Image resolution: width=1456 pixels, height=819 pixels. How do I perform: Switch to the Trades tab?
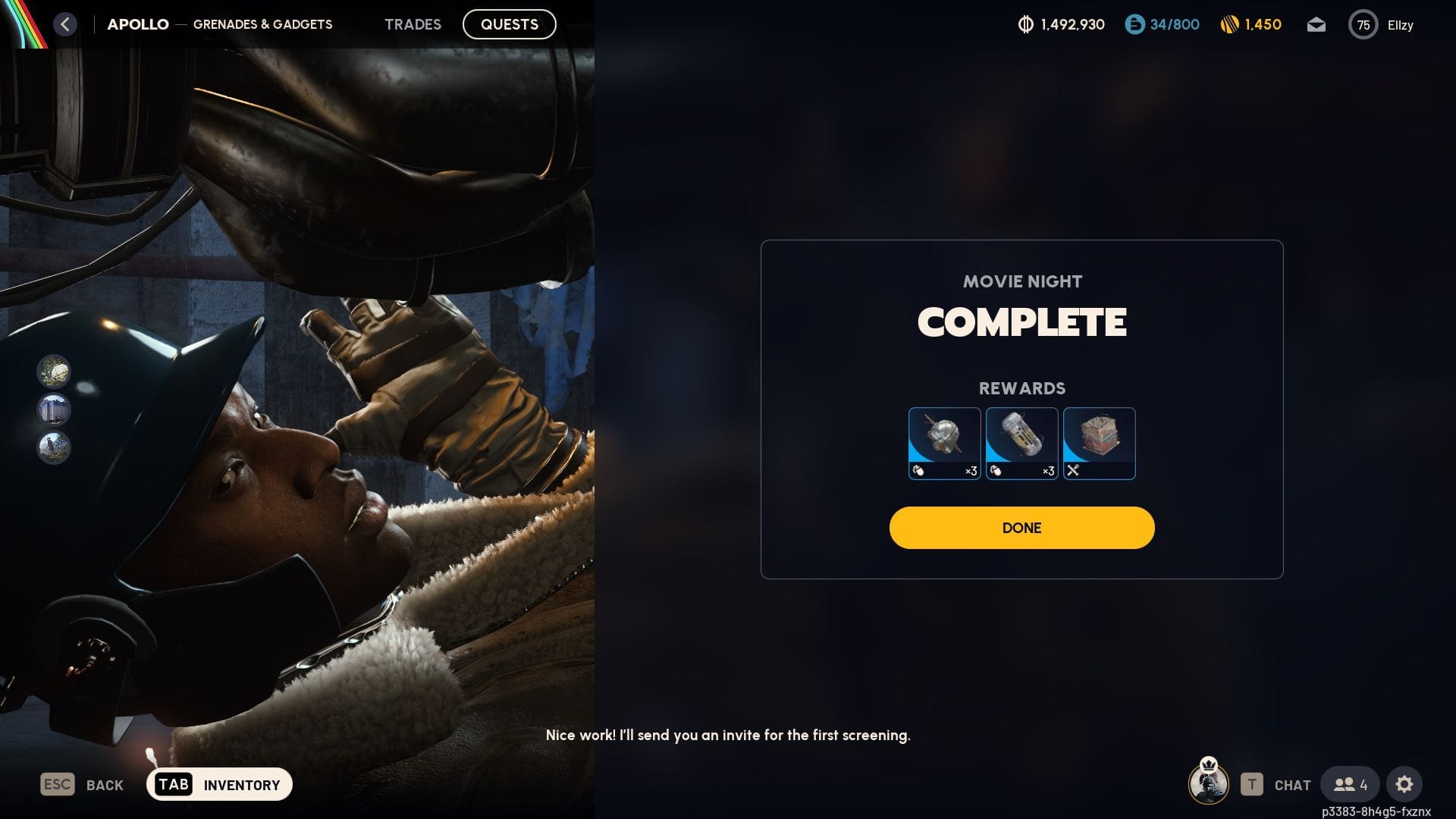click(413, 24)
